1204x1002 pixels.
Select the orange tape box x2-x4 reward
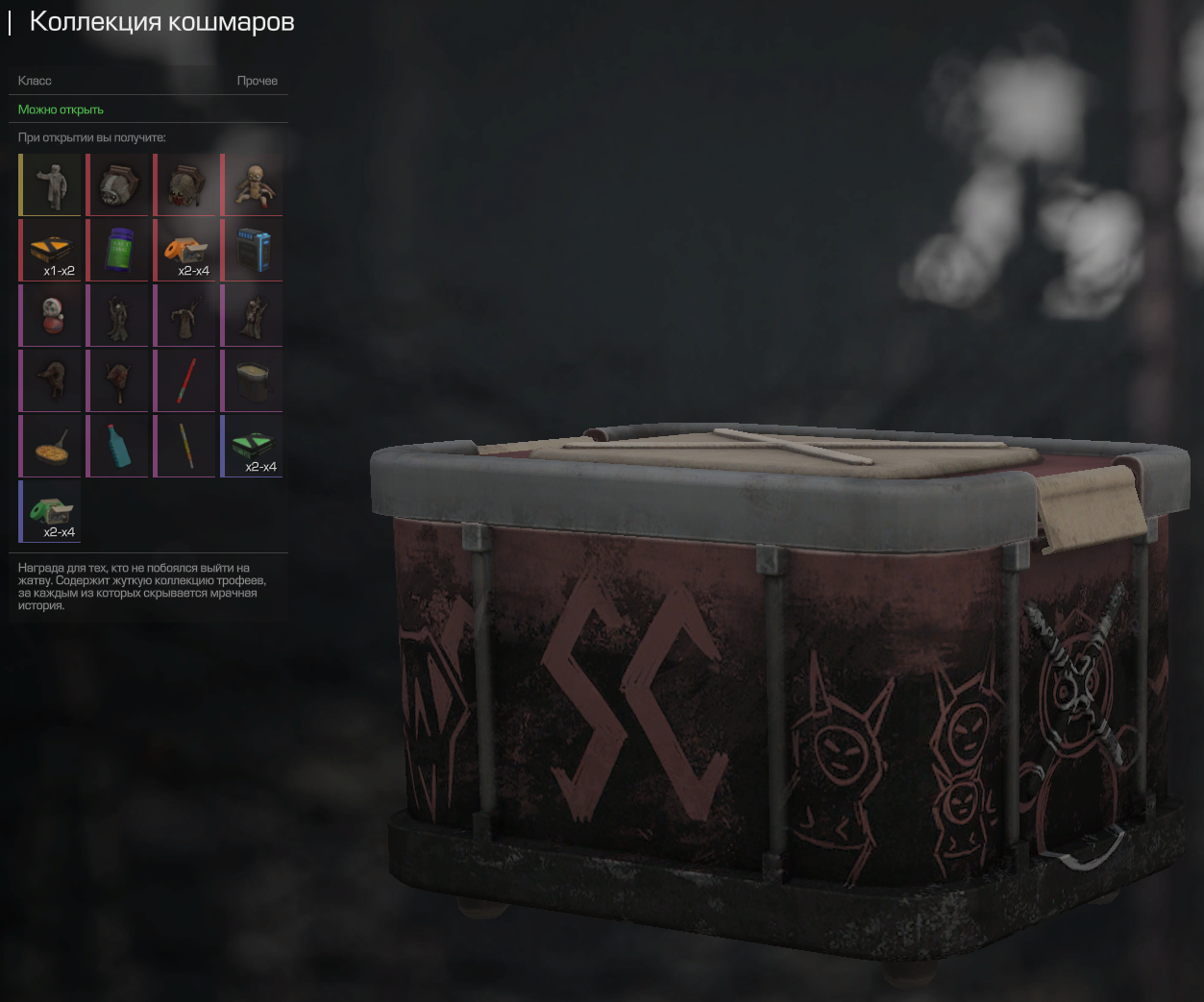(x=185, y=250)
